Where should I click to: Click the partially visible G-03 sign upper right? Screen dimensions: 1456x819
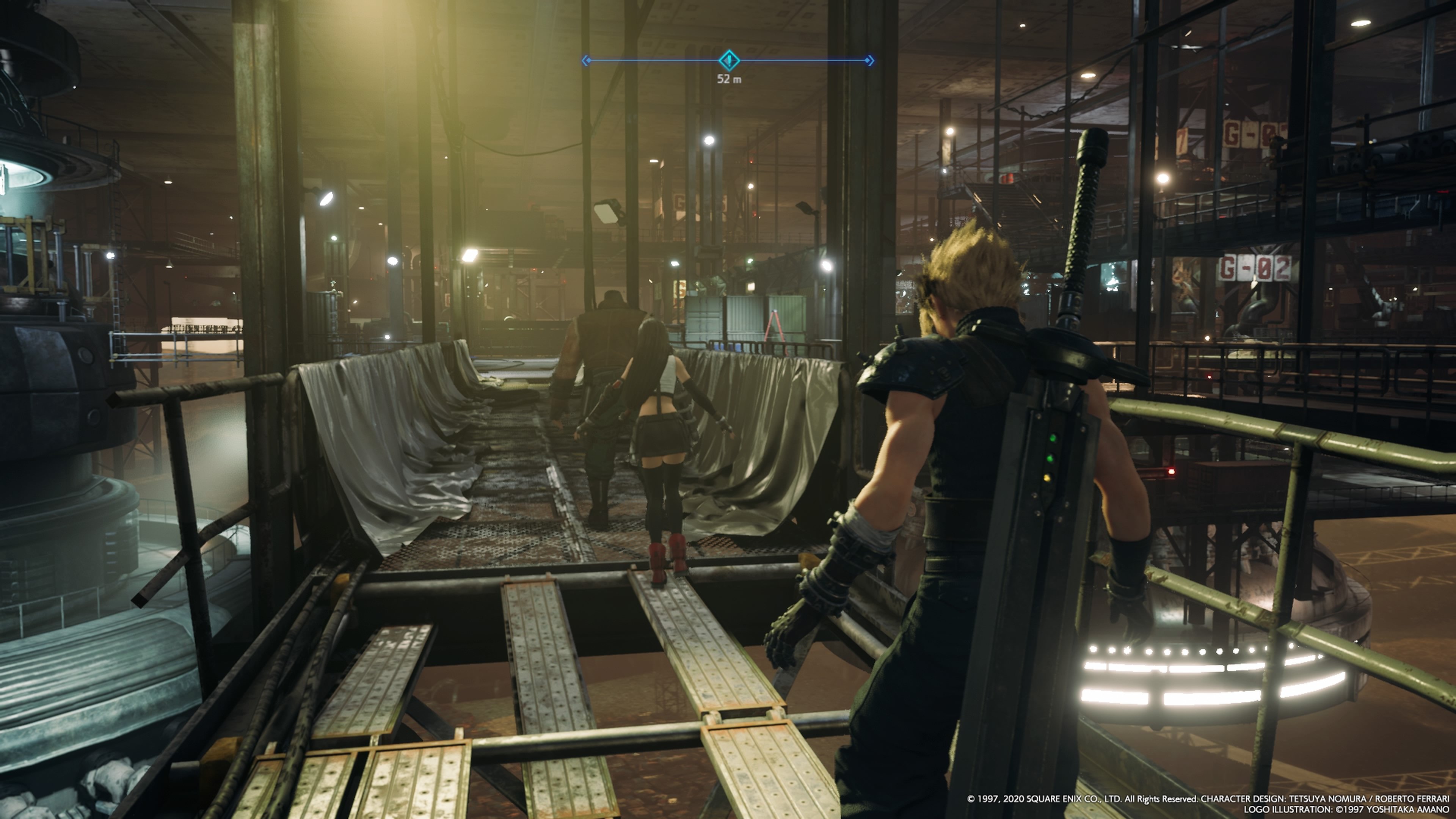[x=1249, y=135]
